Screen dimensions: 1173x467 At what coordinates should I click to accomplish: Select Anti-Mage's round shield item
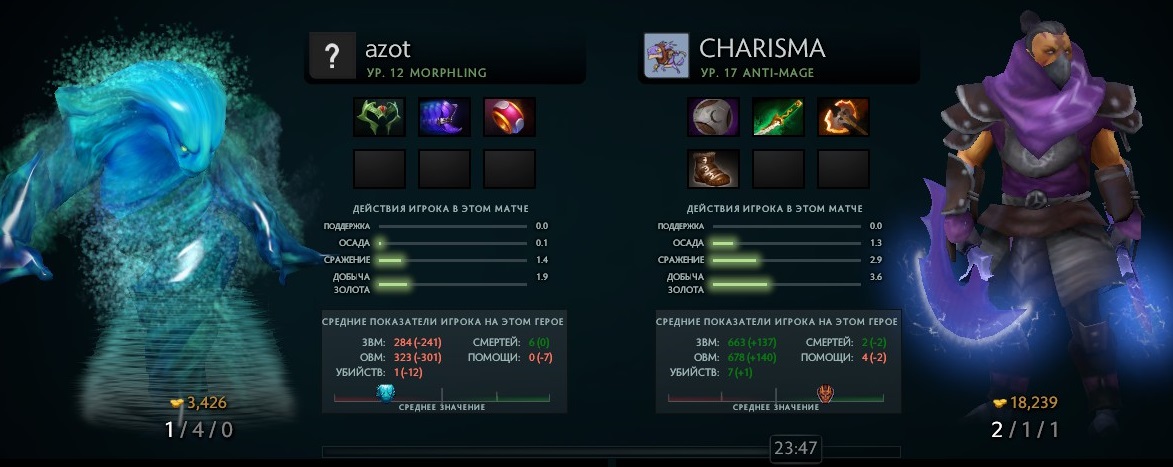714,117
